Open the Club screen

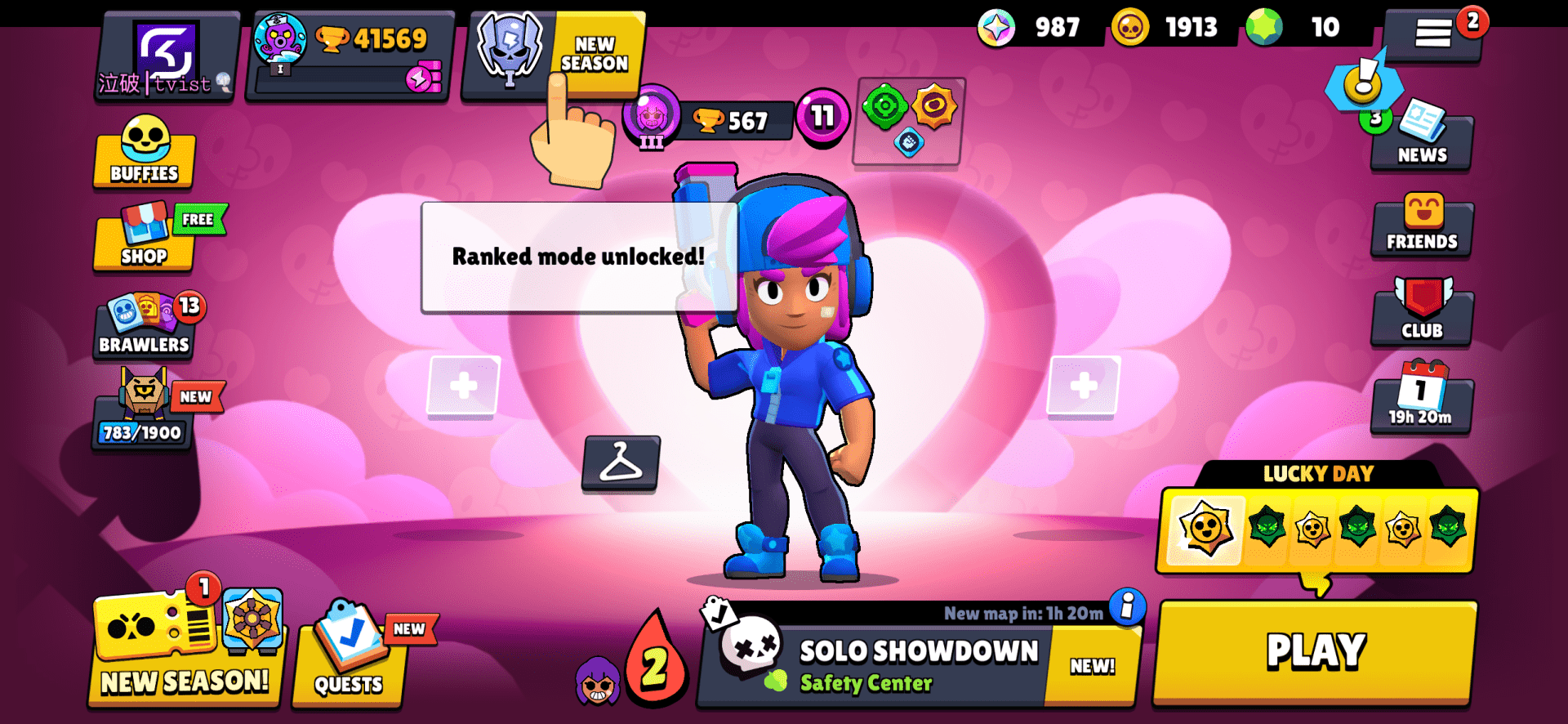point(1421,315)
